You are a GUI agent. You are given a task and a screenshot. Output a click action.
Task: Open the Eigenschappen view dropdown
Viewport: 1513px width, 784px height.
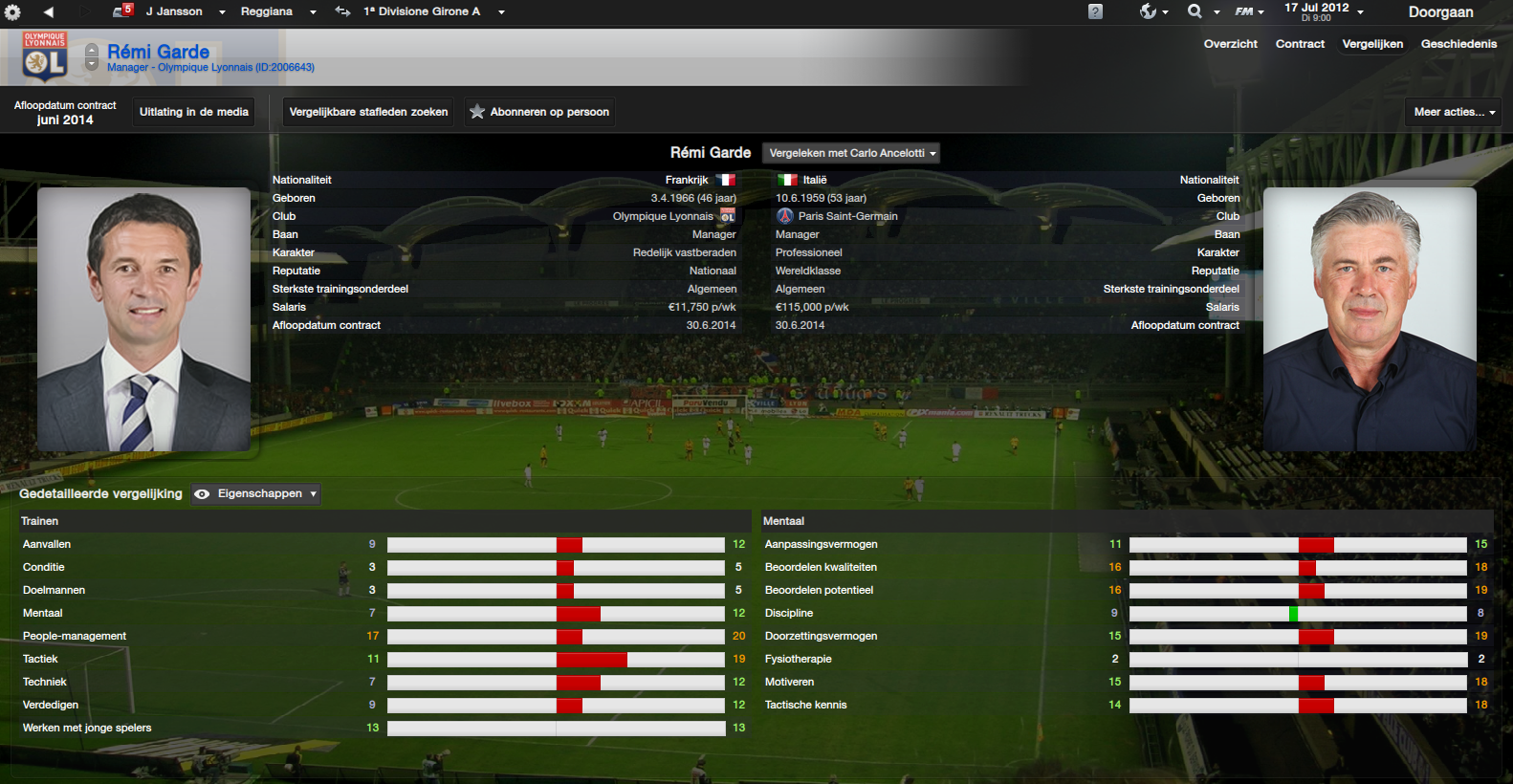pyautogui.click(x=256, y=494)
